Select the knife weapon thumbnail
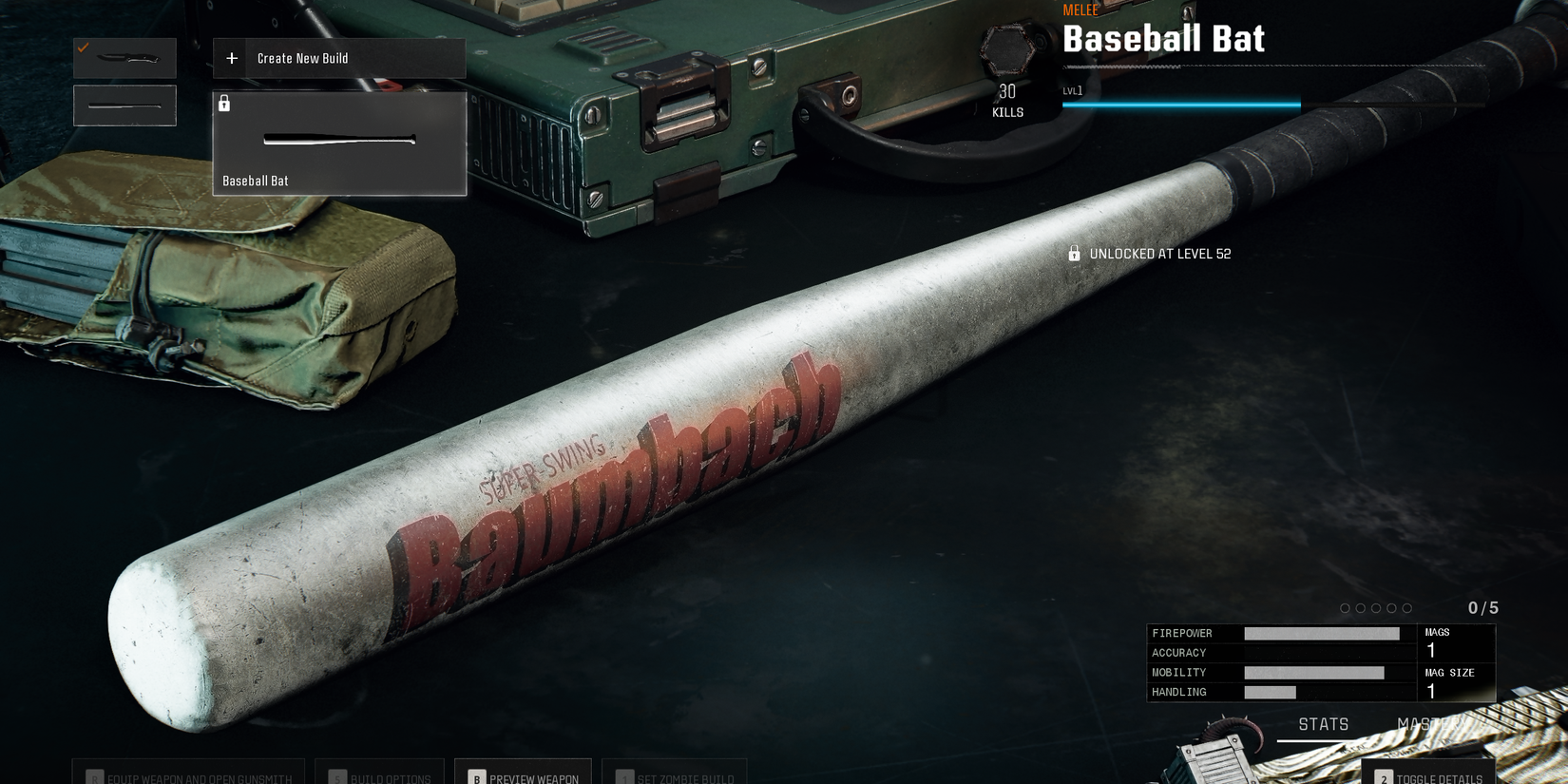1568x784 pixels. tap(124, 58)
